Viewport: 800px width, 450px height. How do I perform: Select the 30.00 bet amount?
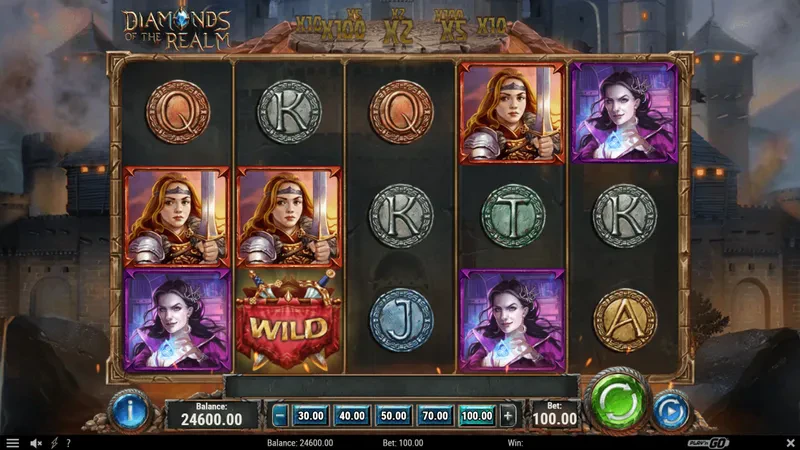tap(310, 415)
